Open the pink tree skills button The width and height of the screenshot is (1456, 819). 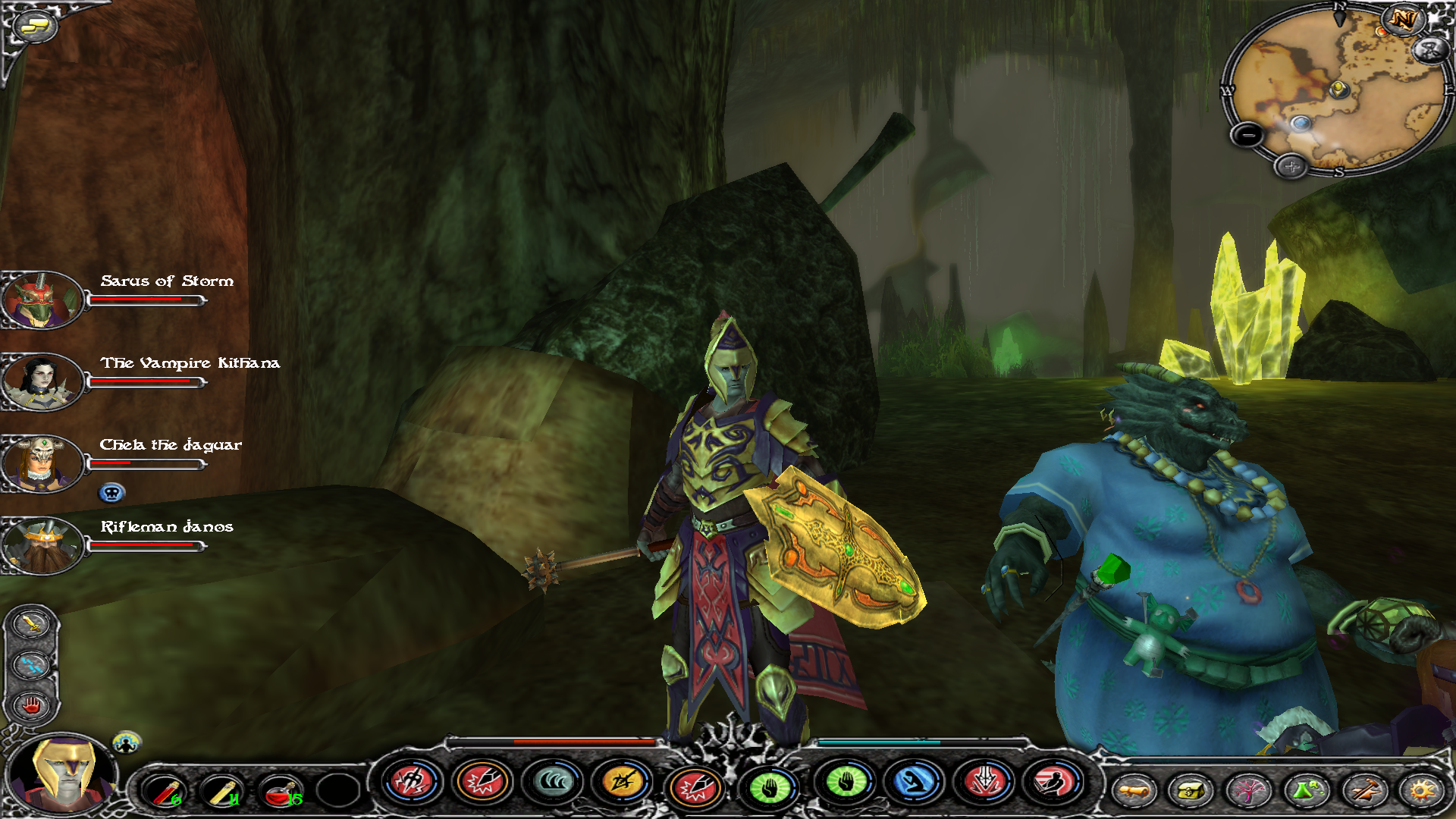[x=1248, y=791]
